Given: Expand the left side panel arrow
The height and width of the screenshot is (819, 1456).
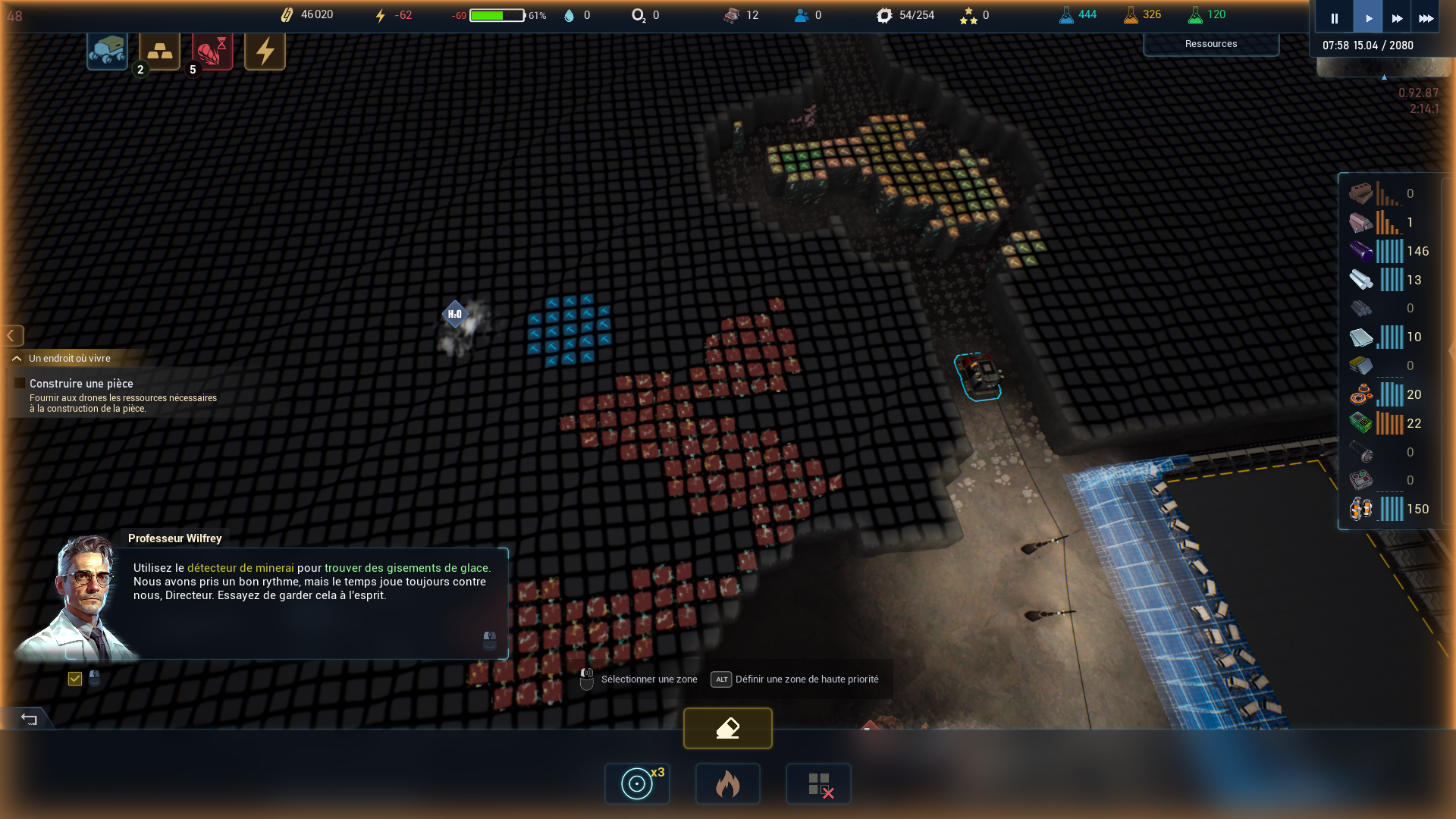Looking at the screenshot, I should point(11,335).
